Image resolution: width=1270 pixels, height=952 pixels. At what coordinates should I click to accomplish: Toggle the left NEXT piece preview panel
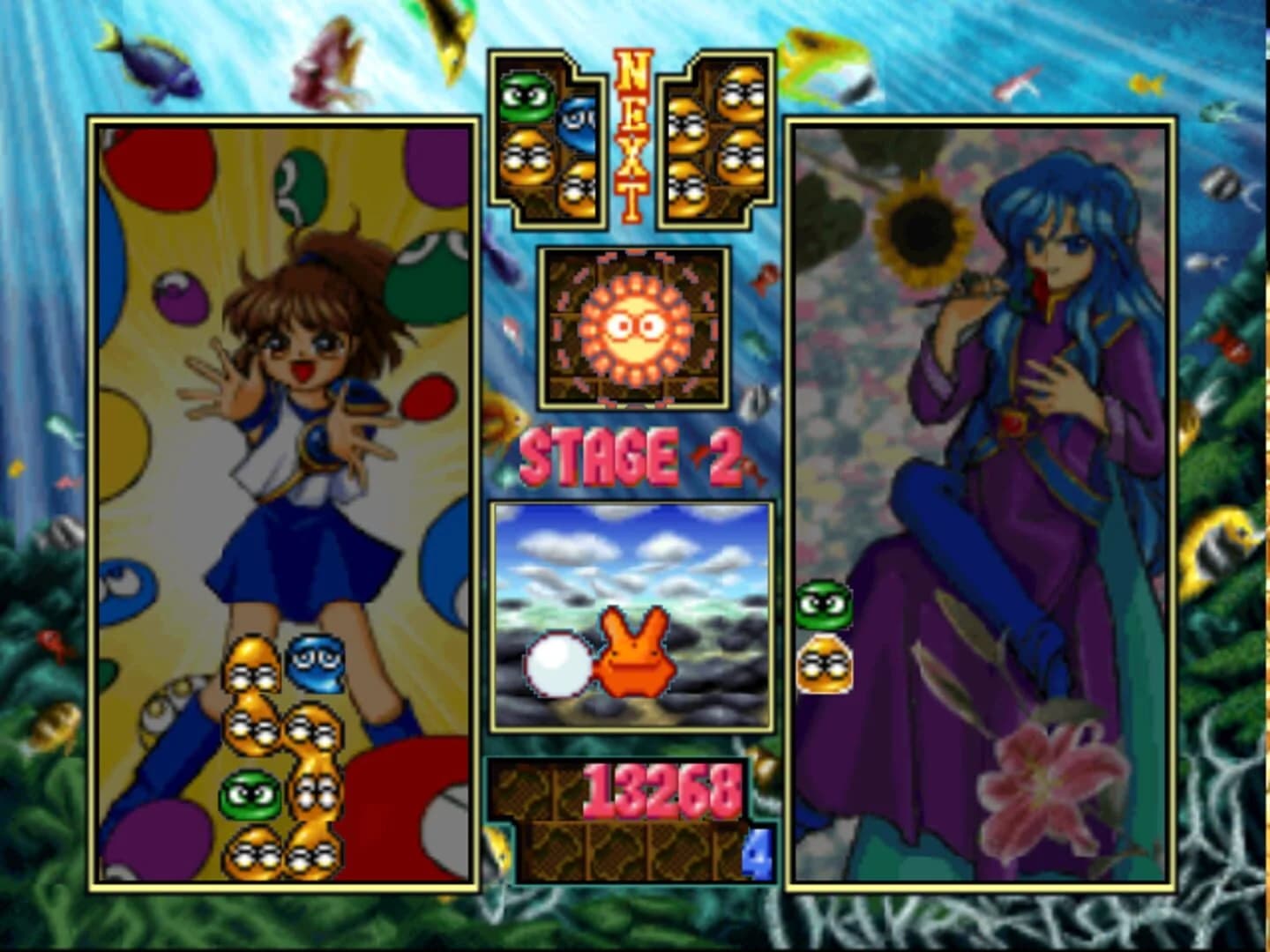tap(547, 141)
